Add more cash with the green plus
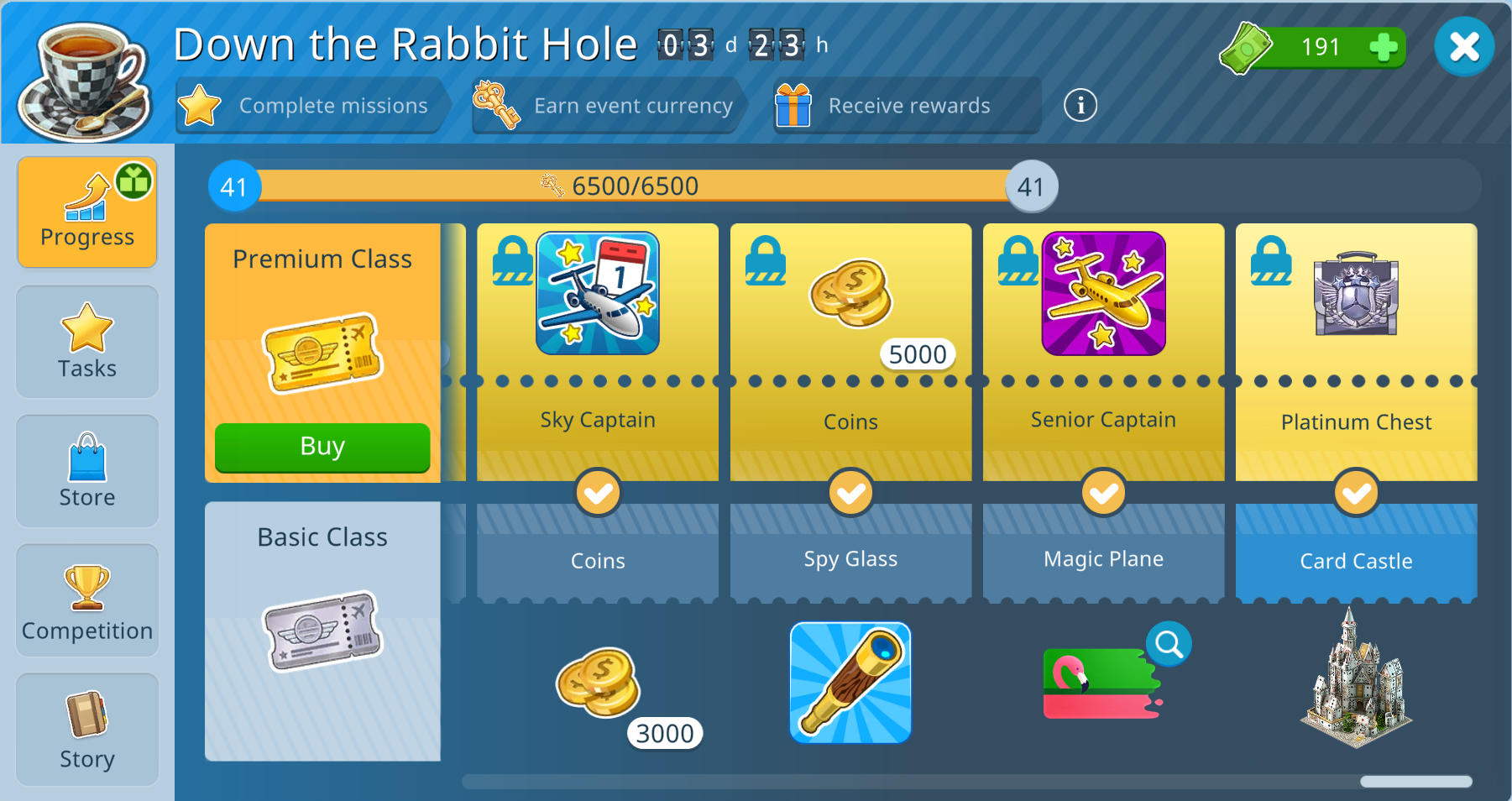The width and height of the screenshot is (1512, 801). [x=1383, y=47]
